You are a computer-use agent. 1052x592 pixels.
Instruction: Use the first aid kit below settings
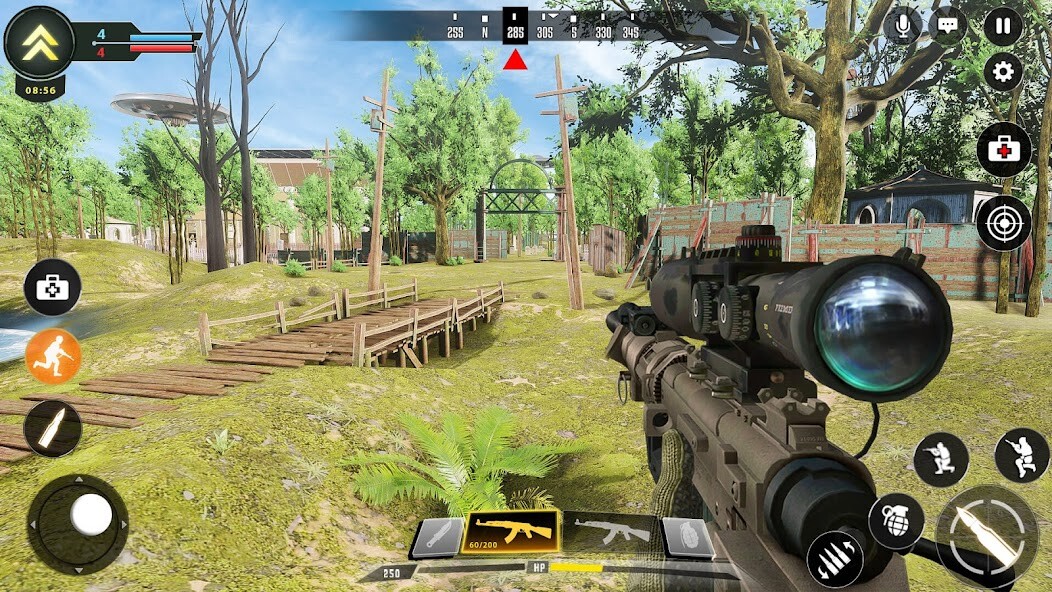click(x=1004, y=150)
